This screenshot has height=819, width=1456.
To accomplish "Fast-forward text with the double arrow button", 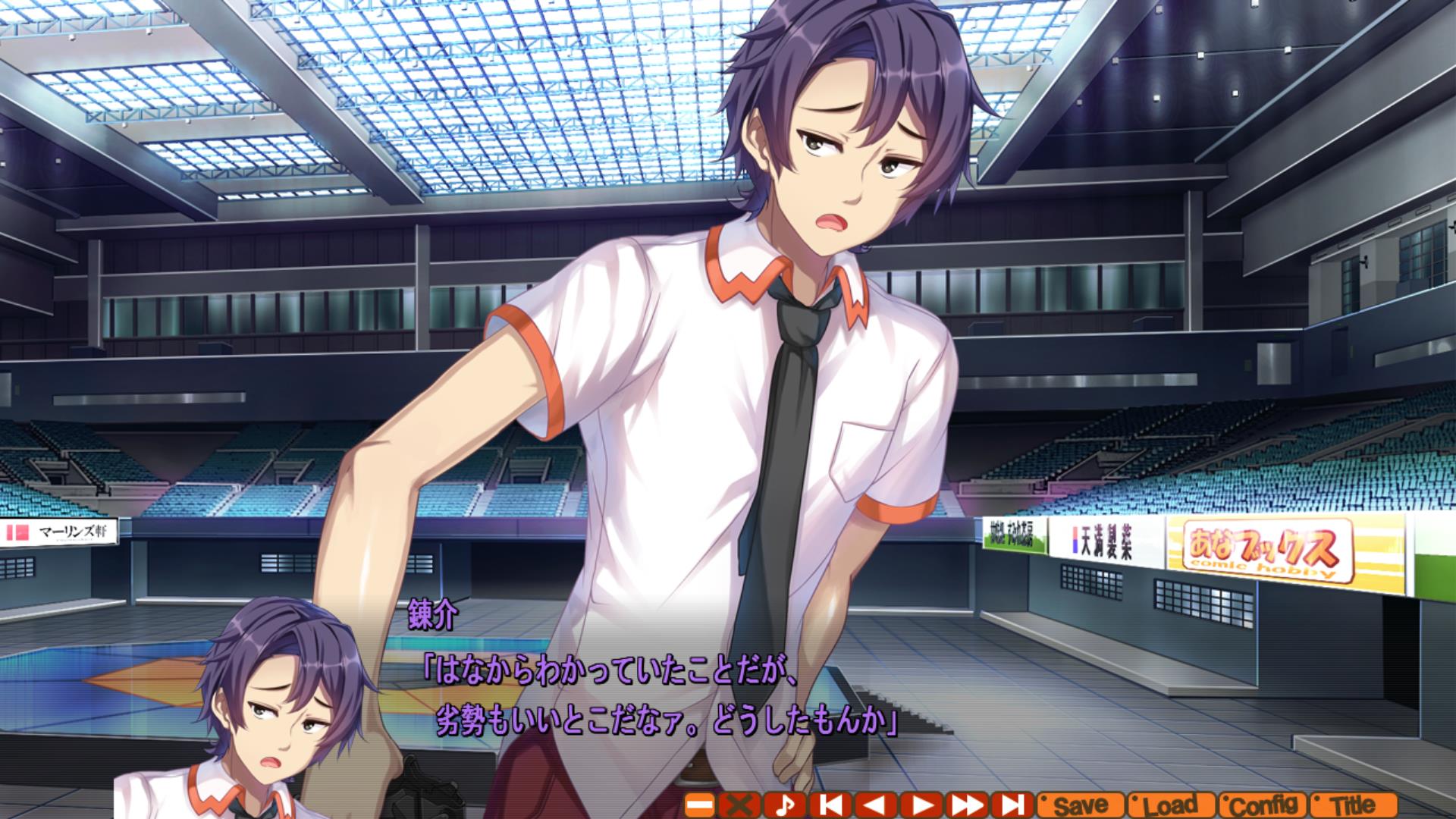I will point(967,805).
